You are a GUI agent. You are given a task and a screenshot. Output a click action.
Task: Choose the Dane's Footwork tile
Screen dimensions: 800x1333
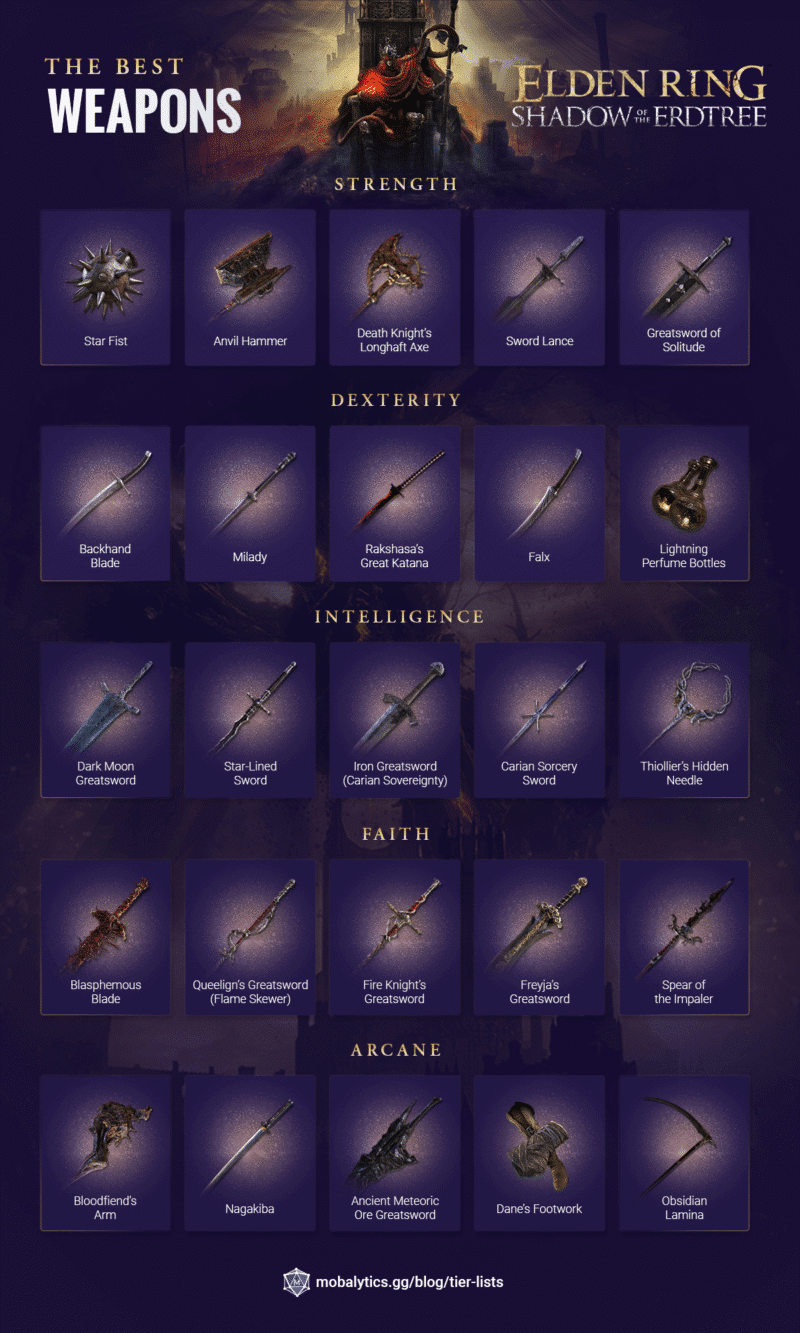[539, 1153]
